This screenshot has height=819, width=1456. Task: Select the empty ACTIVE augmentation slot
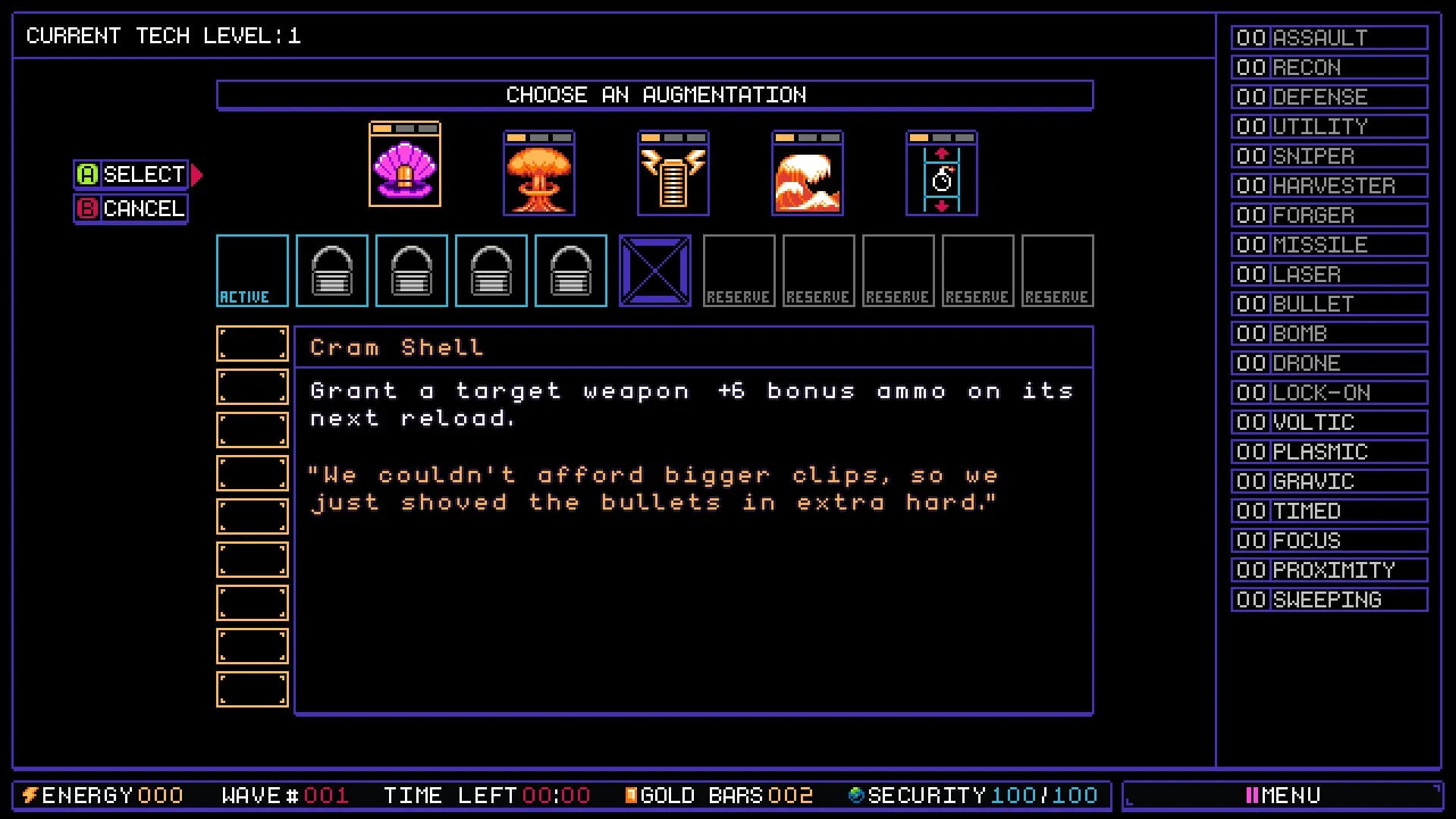click(x=253, y=271)
